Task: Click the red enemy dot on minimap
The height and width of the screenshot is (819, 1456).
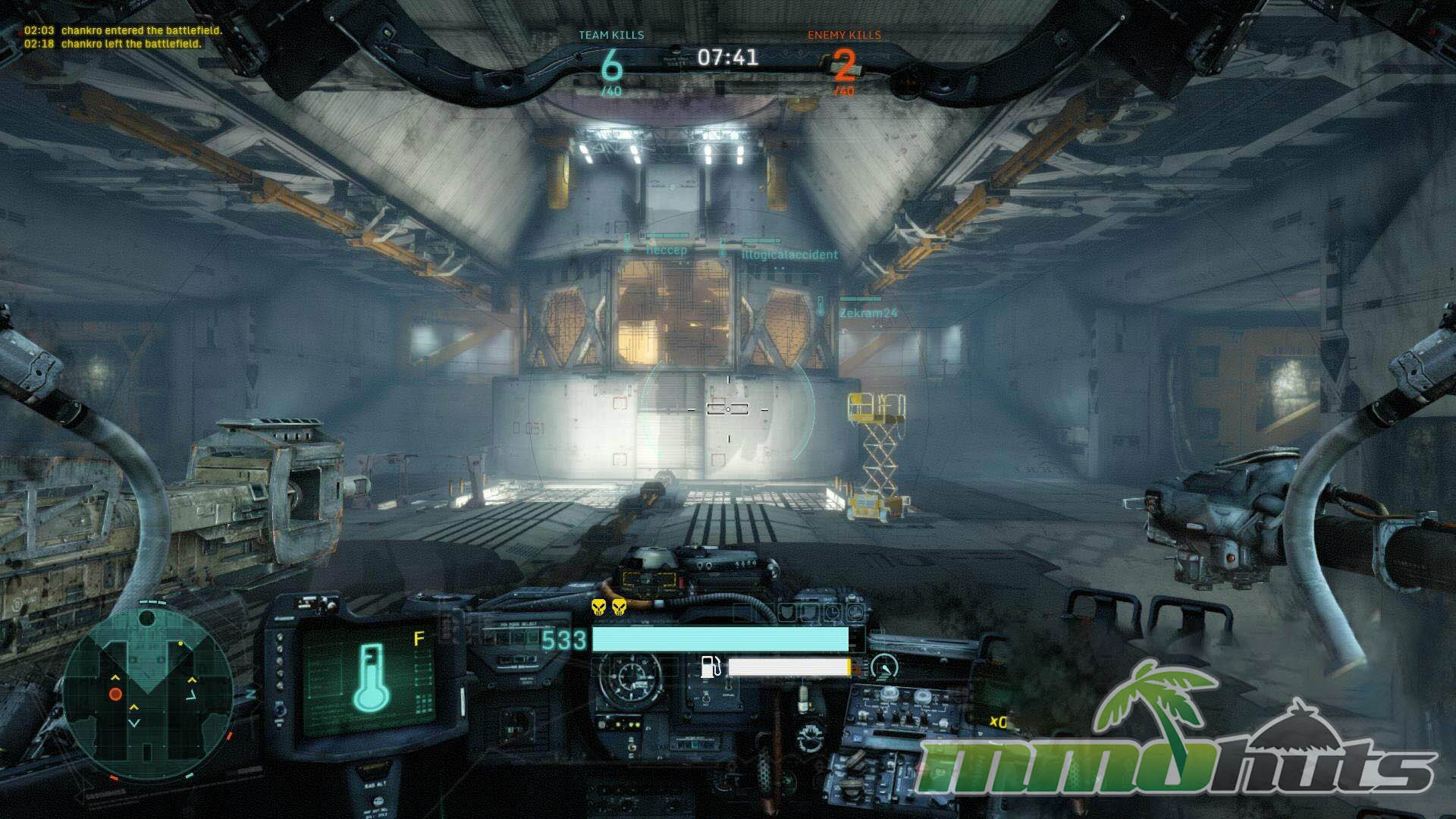Action: point(115,694)
